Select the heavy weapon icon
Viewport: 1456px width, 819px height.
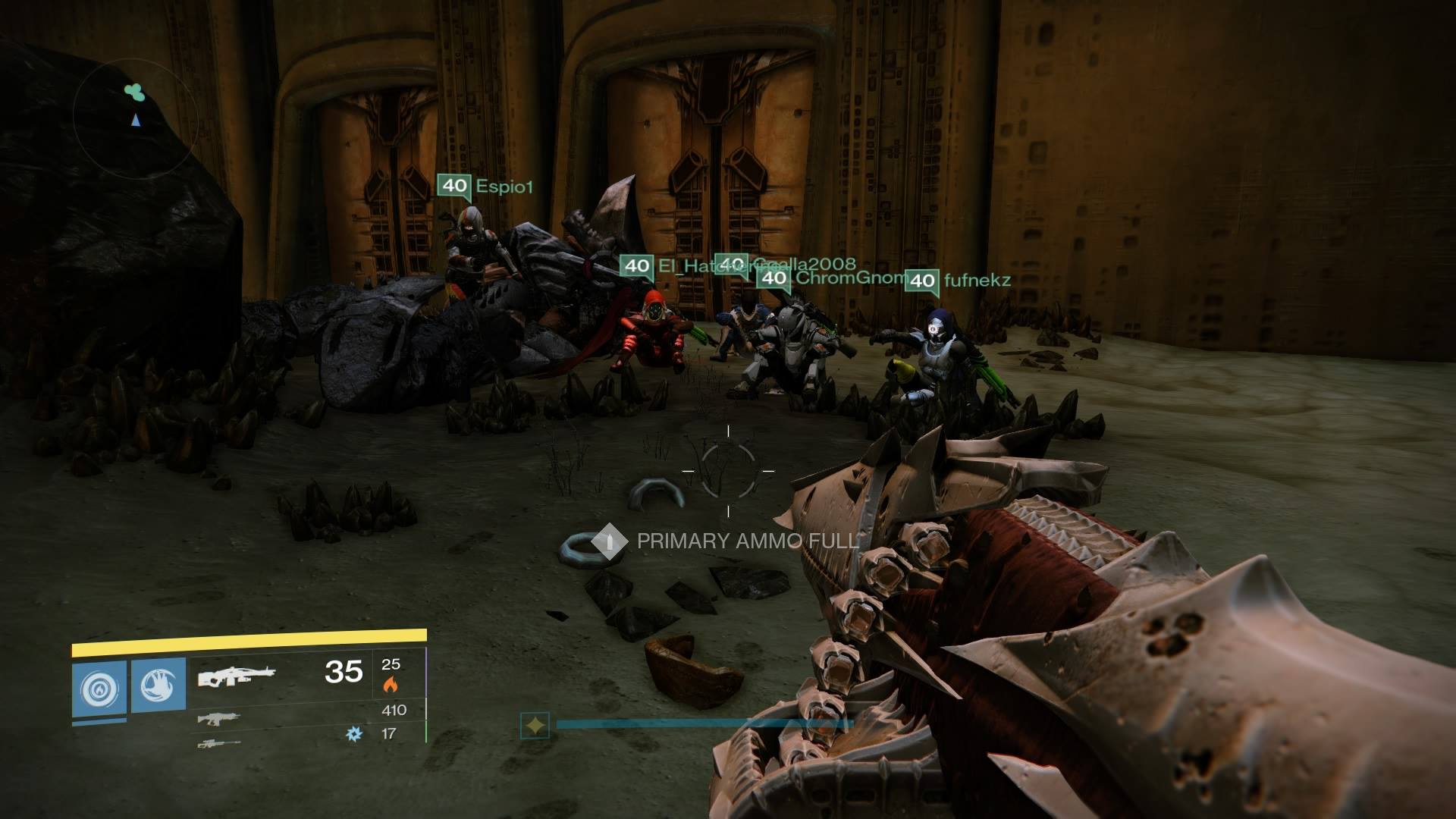tap(218, 744)
